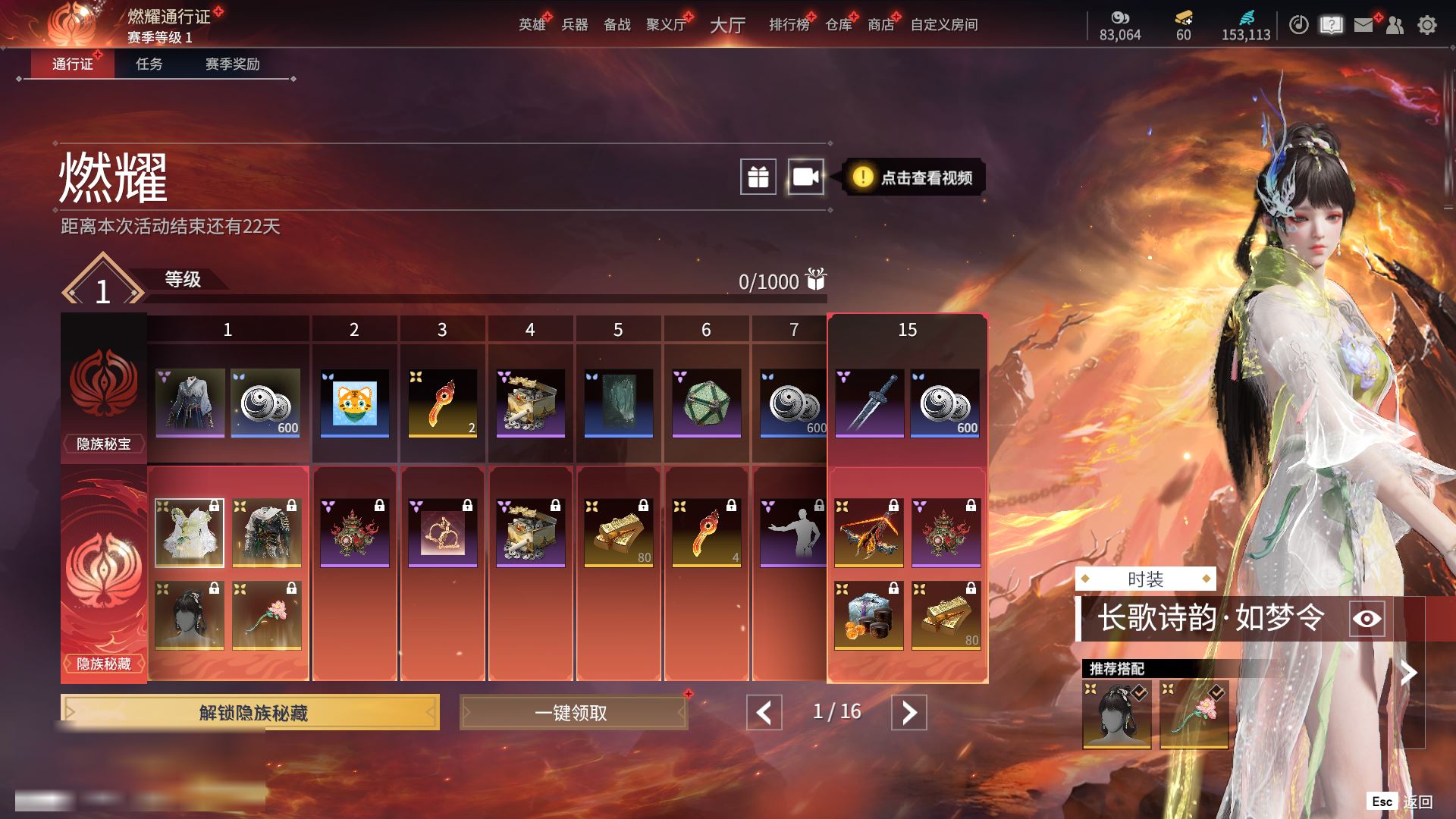Open the 赛季奖励 tab
This screenshot has width=1456, height=819.
click(x=232, y=64)
